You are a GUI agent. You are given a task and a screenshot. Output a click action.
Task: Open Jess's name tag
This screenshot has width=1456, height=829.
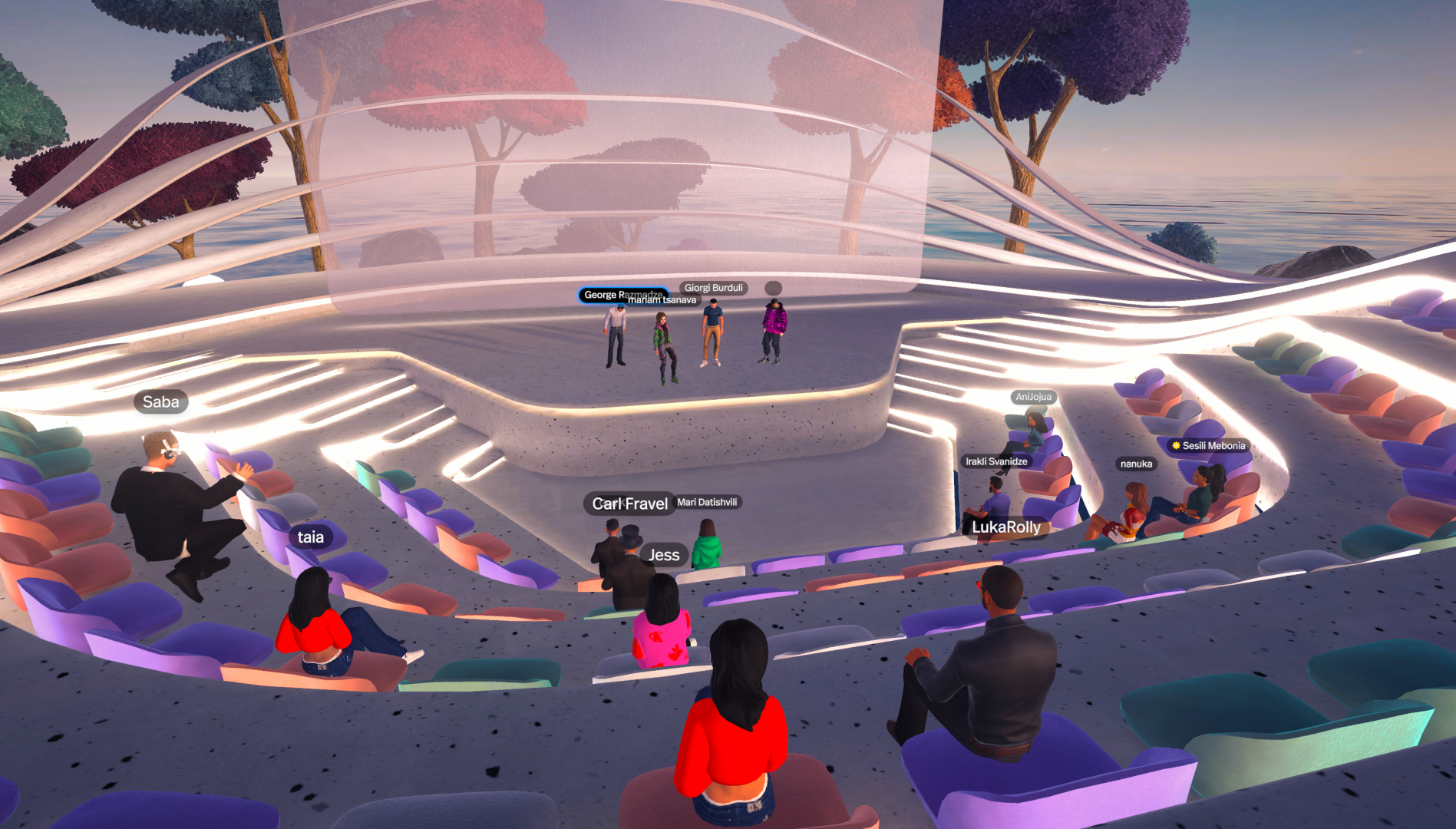pyautogui.click(x=664, y=555)
